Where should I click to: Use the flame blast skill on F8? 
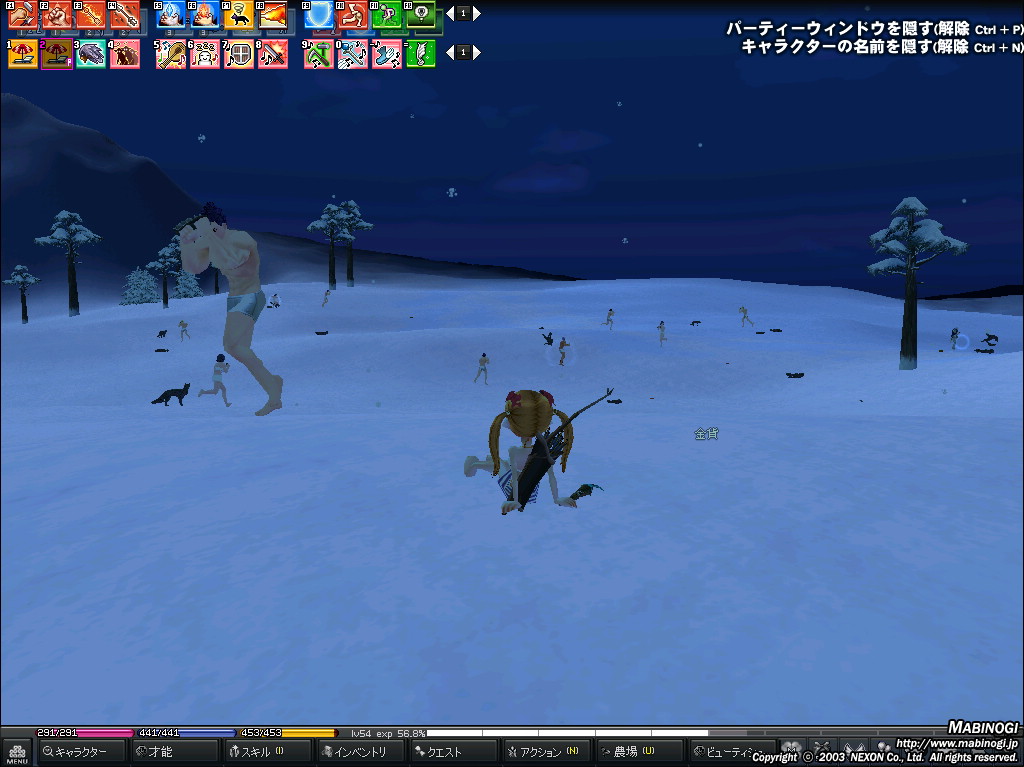[x=272, y=15]
